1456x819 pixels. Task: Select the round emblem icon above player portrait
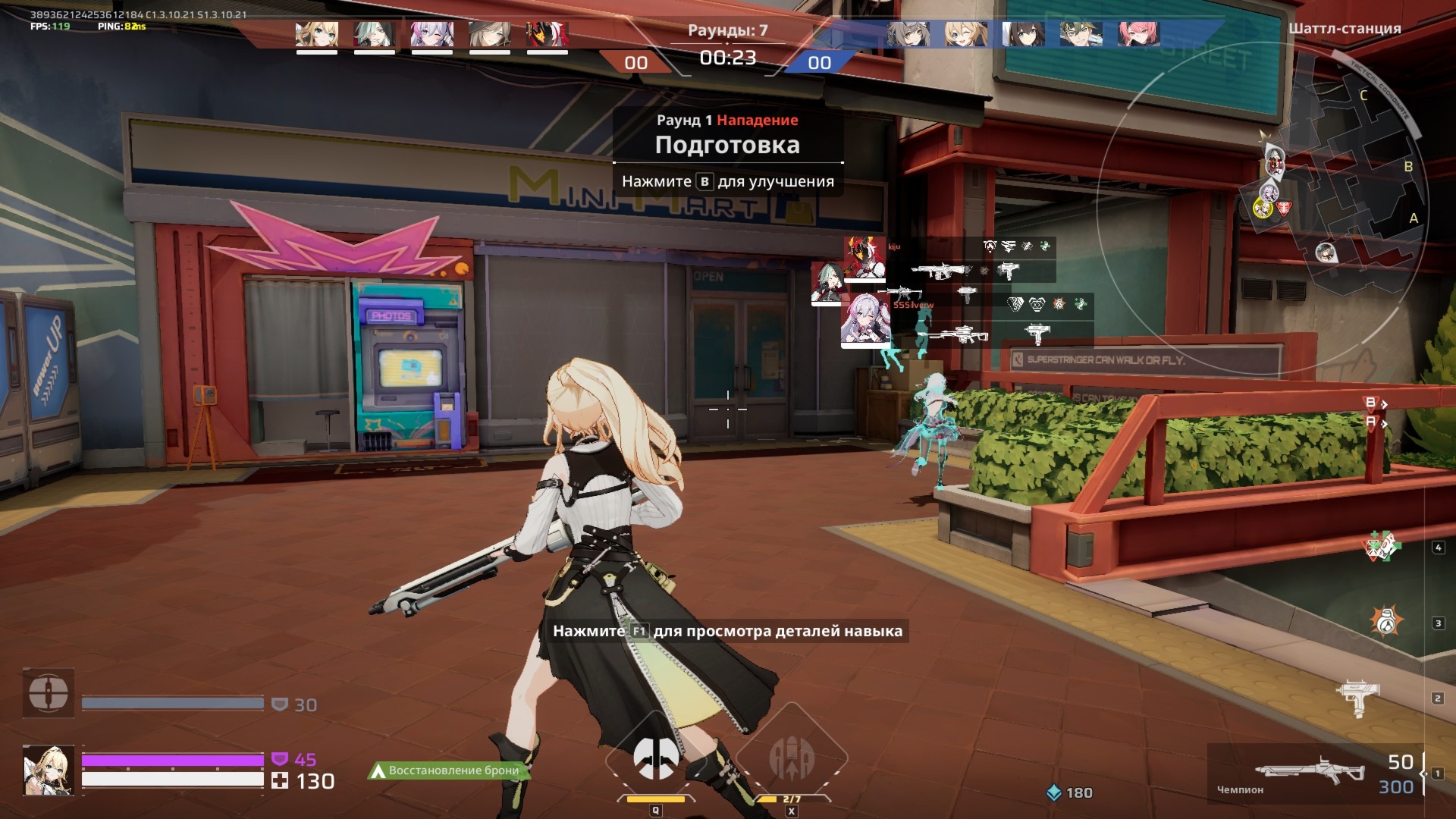49,692
